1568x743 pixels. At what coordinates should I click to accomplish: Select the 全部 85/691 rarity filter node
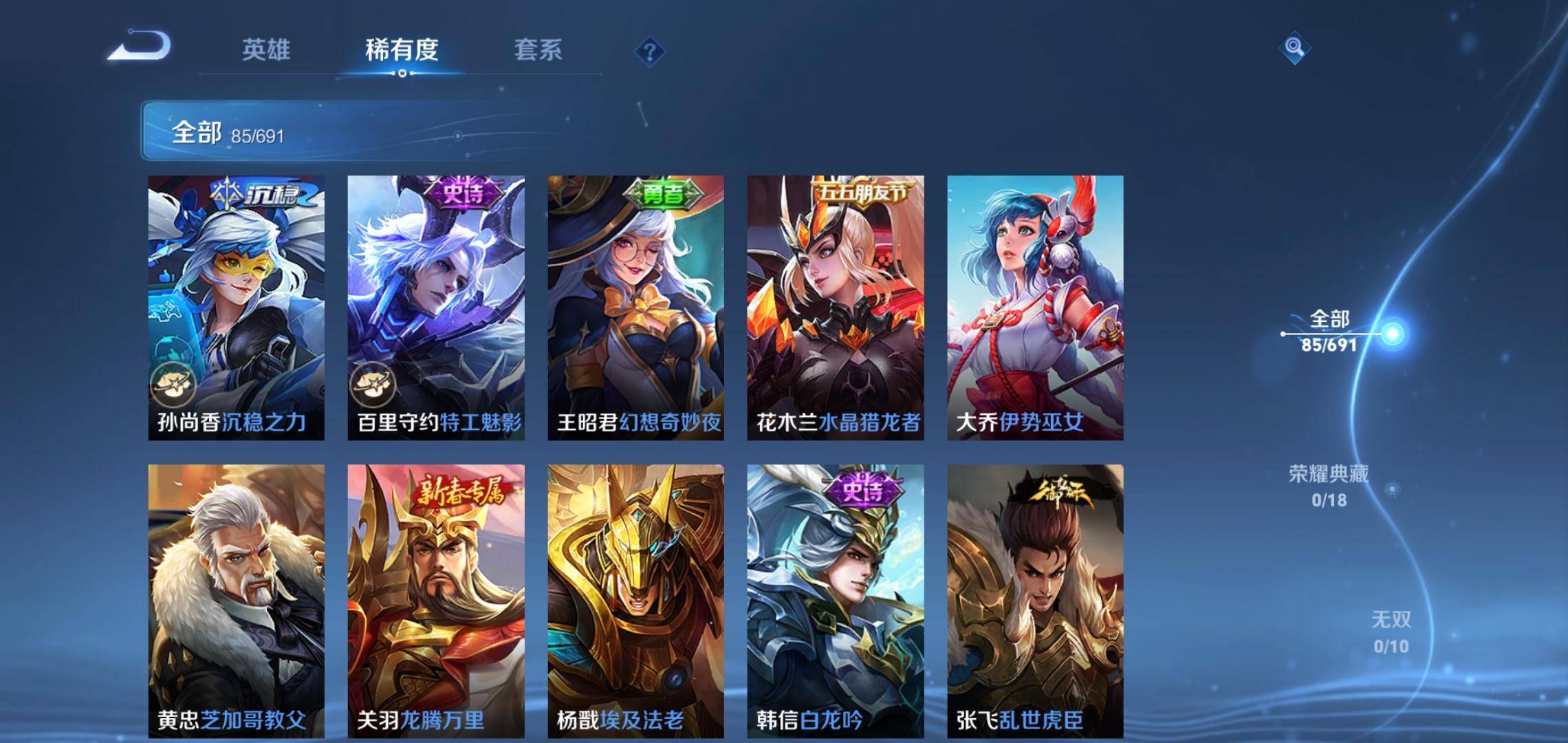pyautogui.click(x=1330, y=332)
